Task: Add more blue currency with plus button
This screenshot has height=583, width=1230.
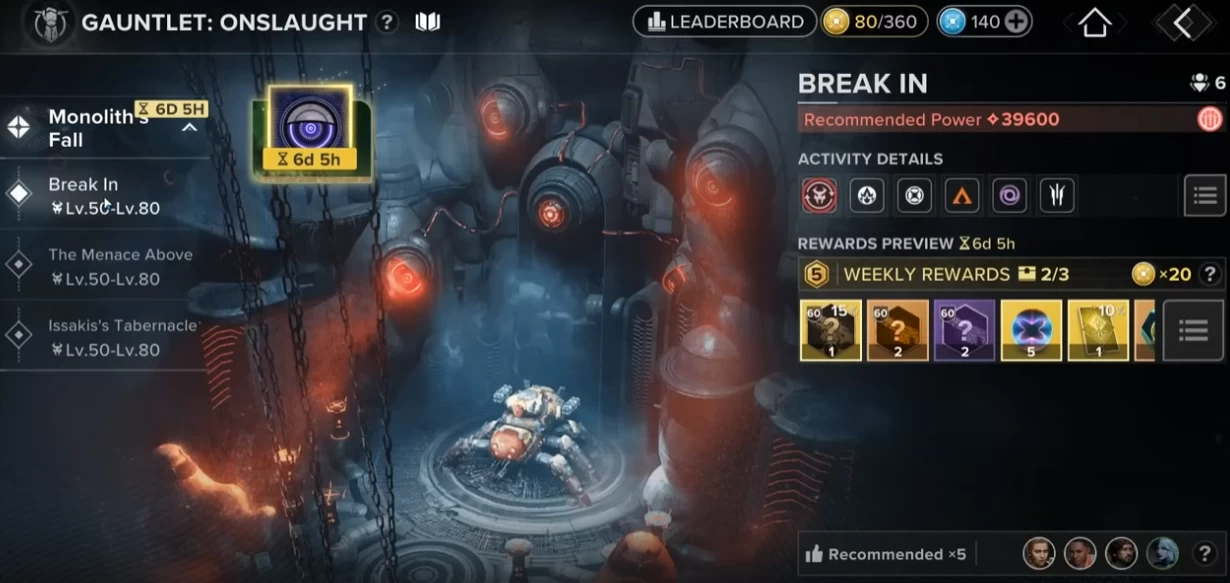Action: pyautogui.click(x=1016, y=22)
